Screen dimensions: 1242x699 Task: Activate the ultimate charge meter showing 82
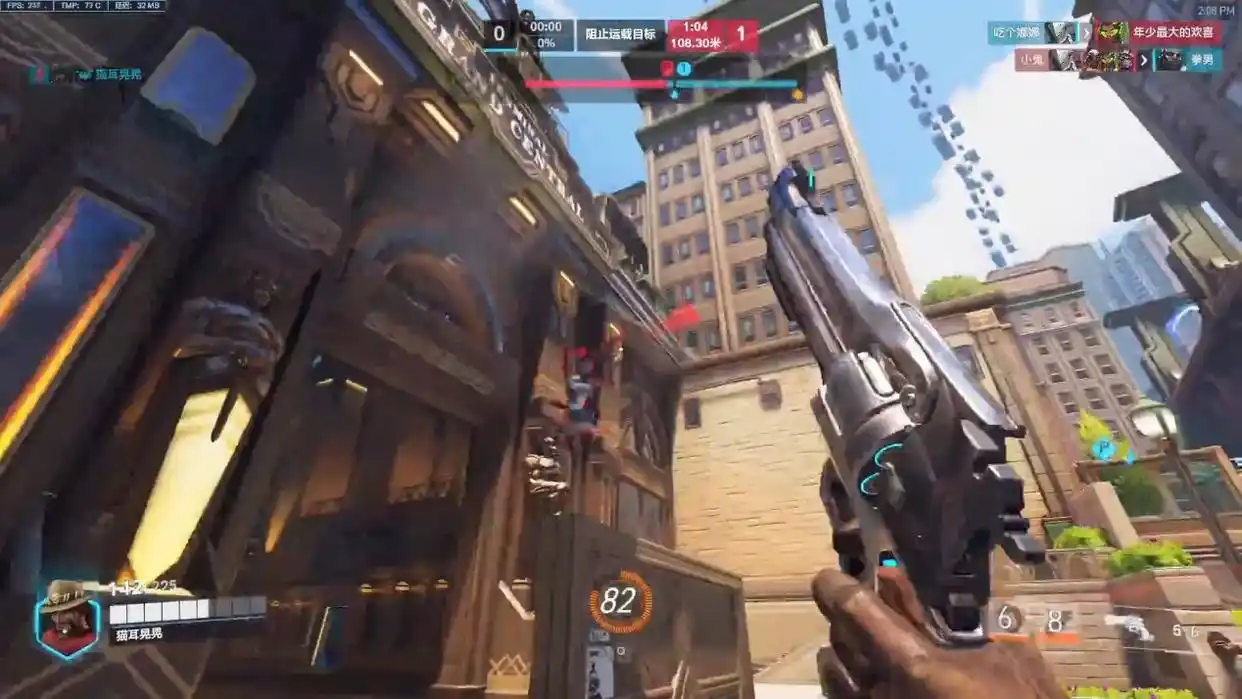click(x=619, y=601)
